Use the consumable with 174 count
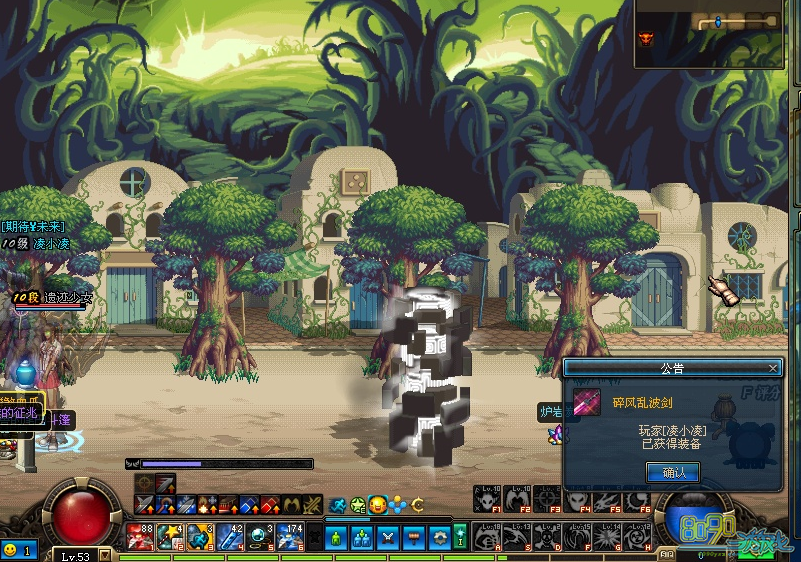The height and width of the screenshot is (562, 801). point(290,536)
